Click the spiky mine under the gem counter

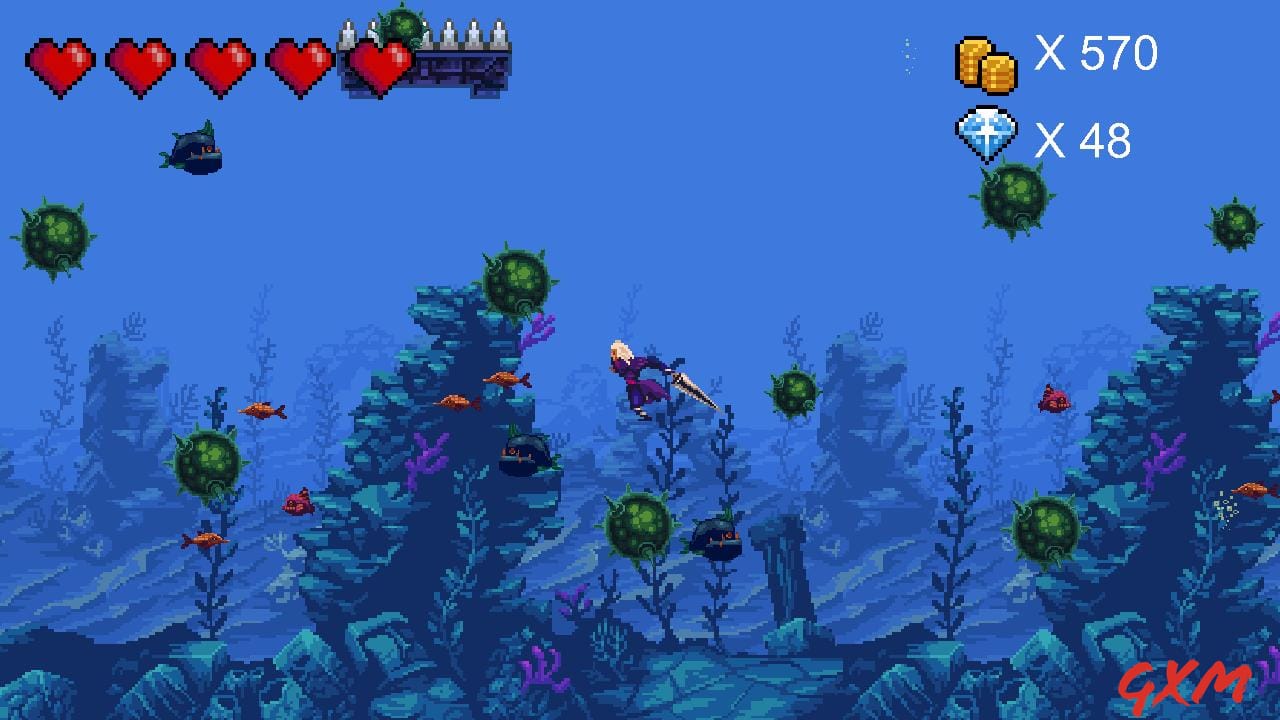pos(1013,200)
